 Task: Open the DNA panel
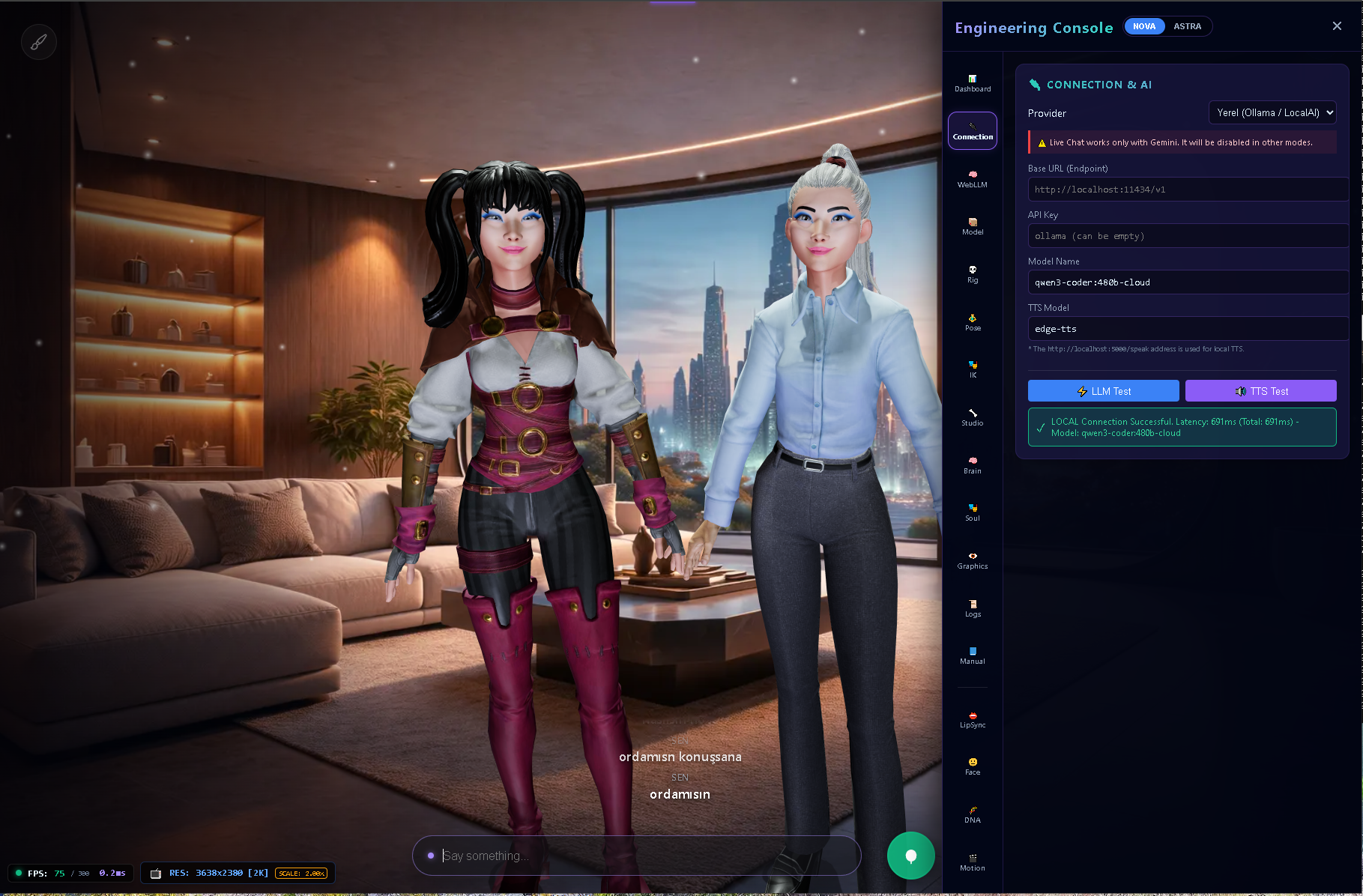(x=972, y=814)
